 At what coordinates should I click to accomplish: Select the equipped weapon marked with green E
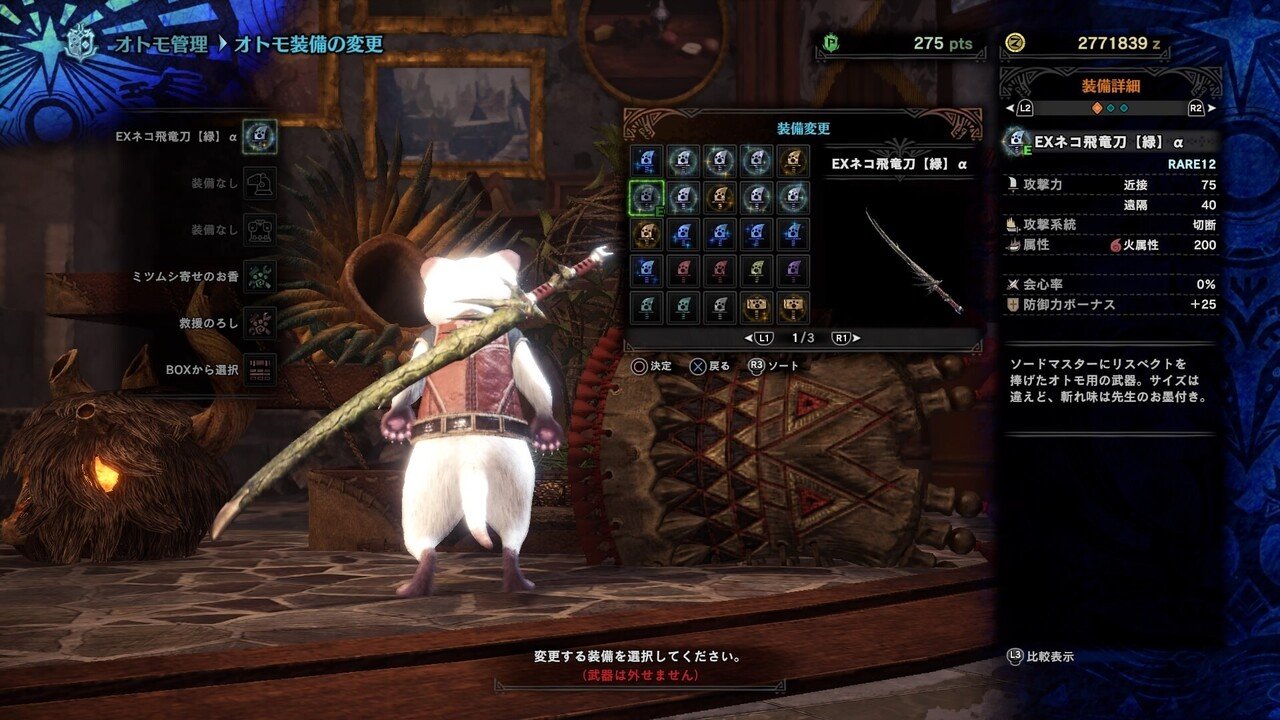tap(646, 198)
